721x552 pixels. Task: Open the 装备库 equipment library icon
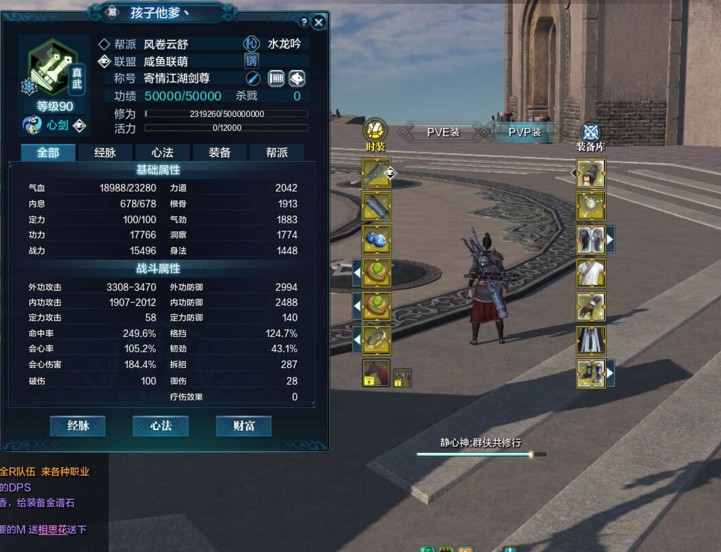coord(590,134)
